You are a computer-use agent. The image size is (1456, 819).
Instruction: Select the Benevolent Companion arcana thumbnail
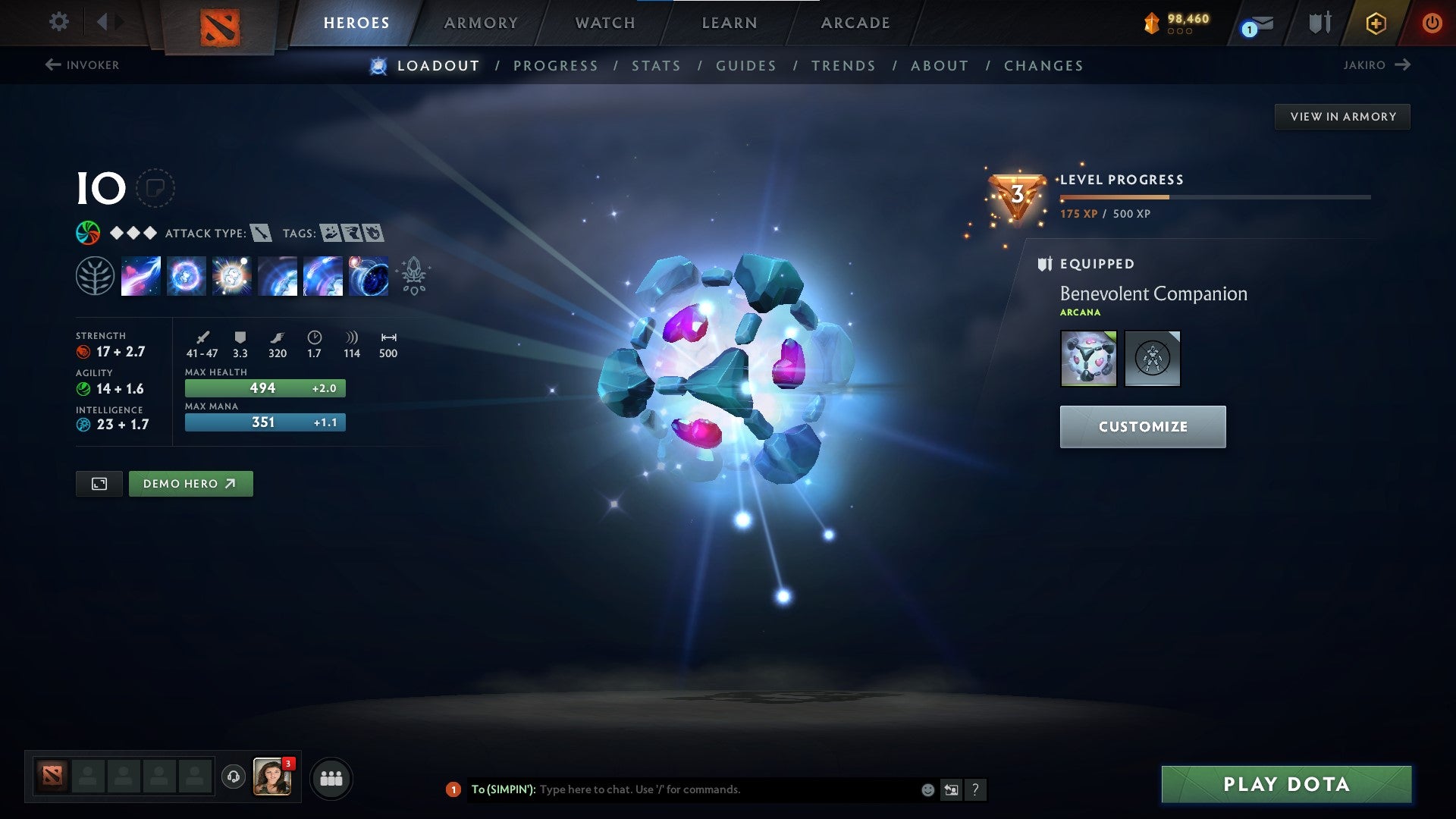1089,359
